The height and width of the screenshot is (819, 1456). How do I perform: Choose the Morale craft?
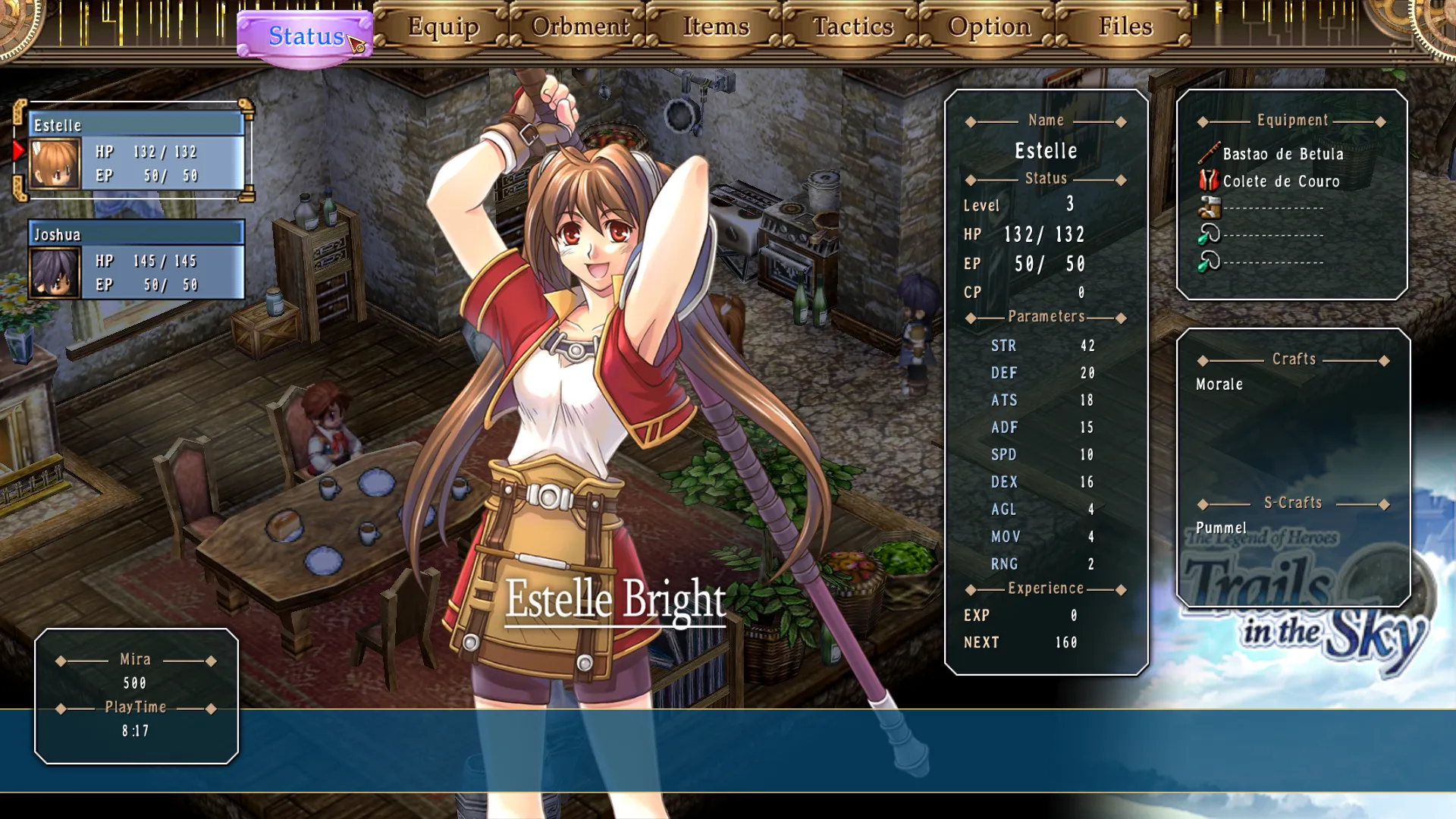click(x=1219, y=384)
